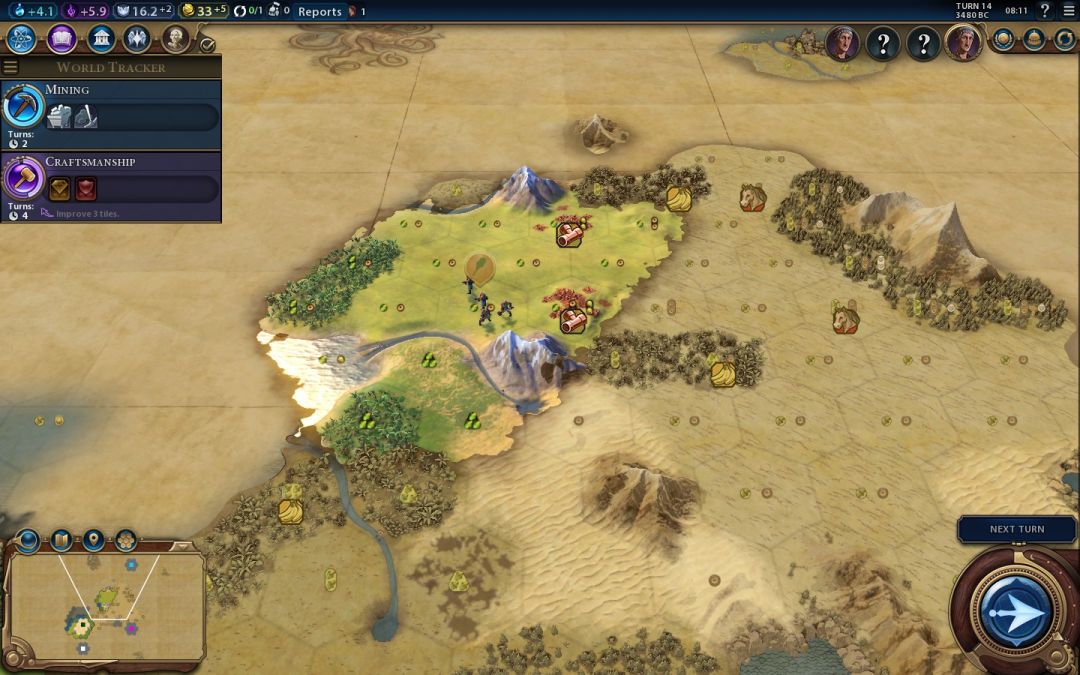Click the Next Turn button

(x=1017, y=529)
